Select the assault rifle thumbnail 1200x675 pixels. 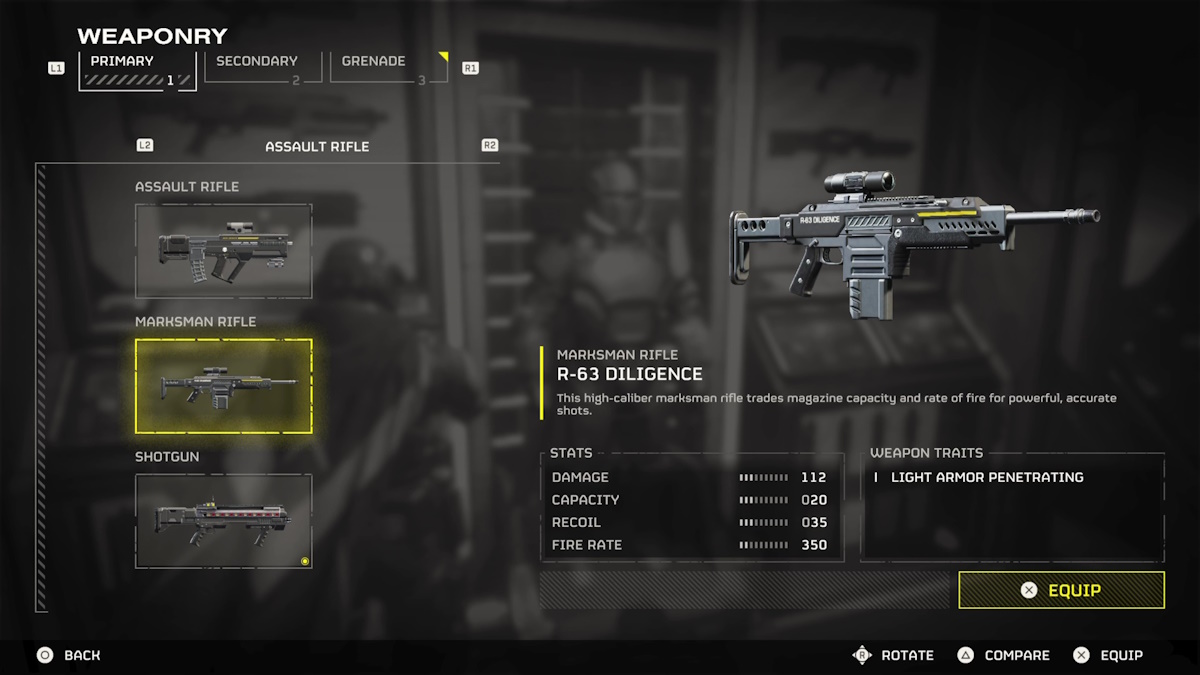(224, 251)
